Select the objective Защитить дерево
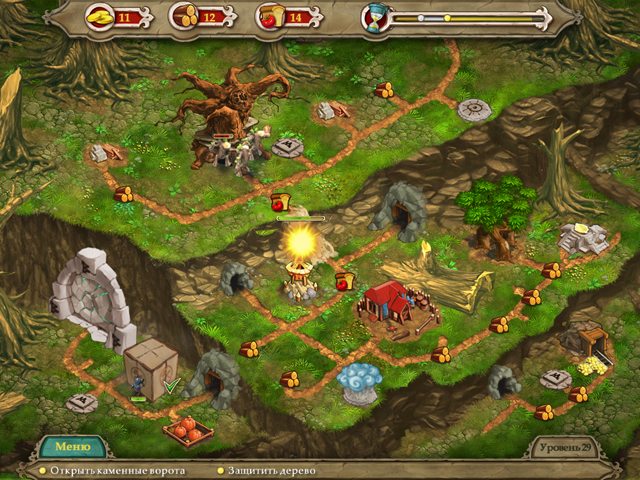 [271, 469]
